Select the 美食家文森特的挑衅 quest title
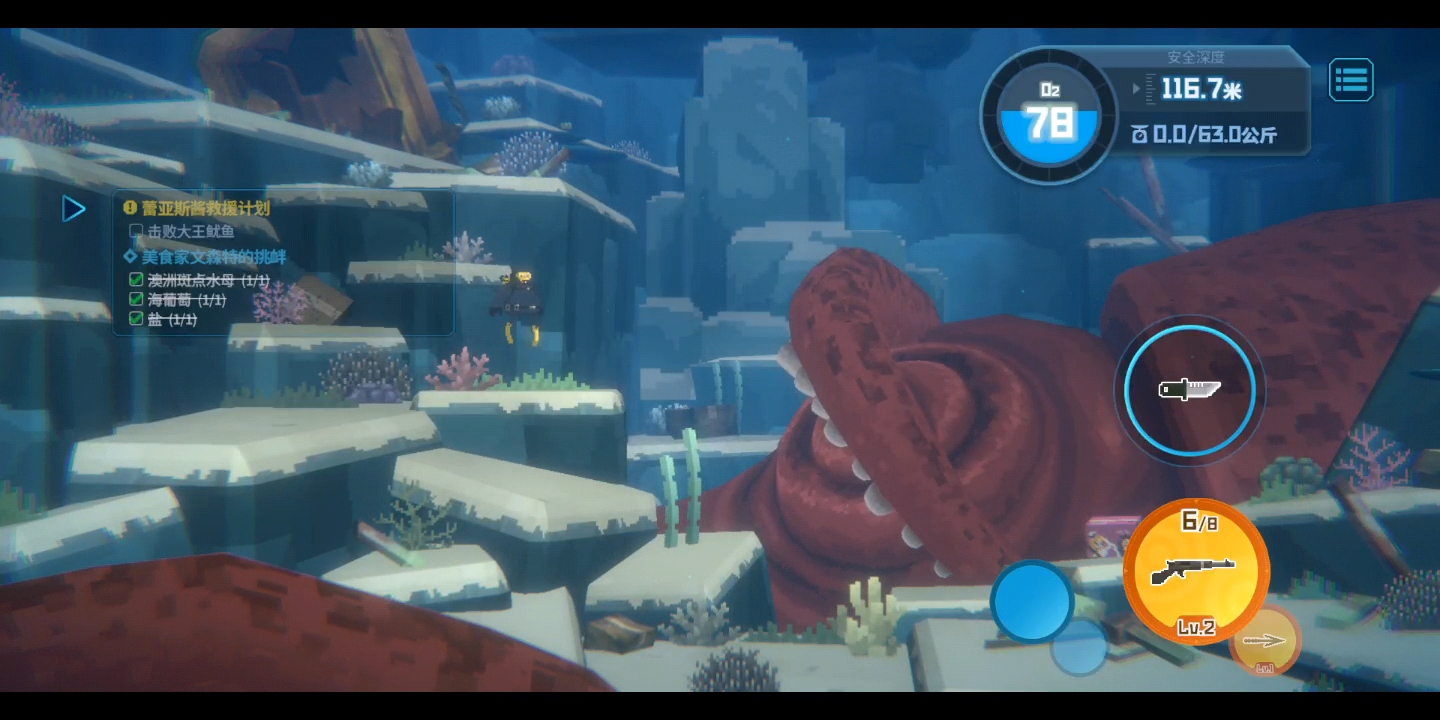Viewport: 1440px width, 720px height. point(213,256)
